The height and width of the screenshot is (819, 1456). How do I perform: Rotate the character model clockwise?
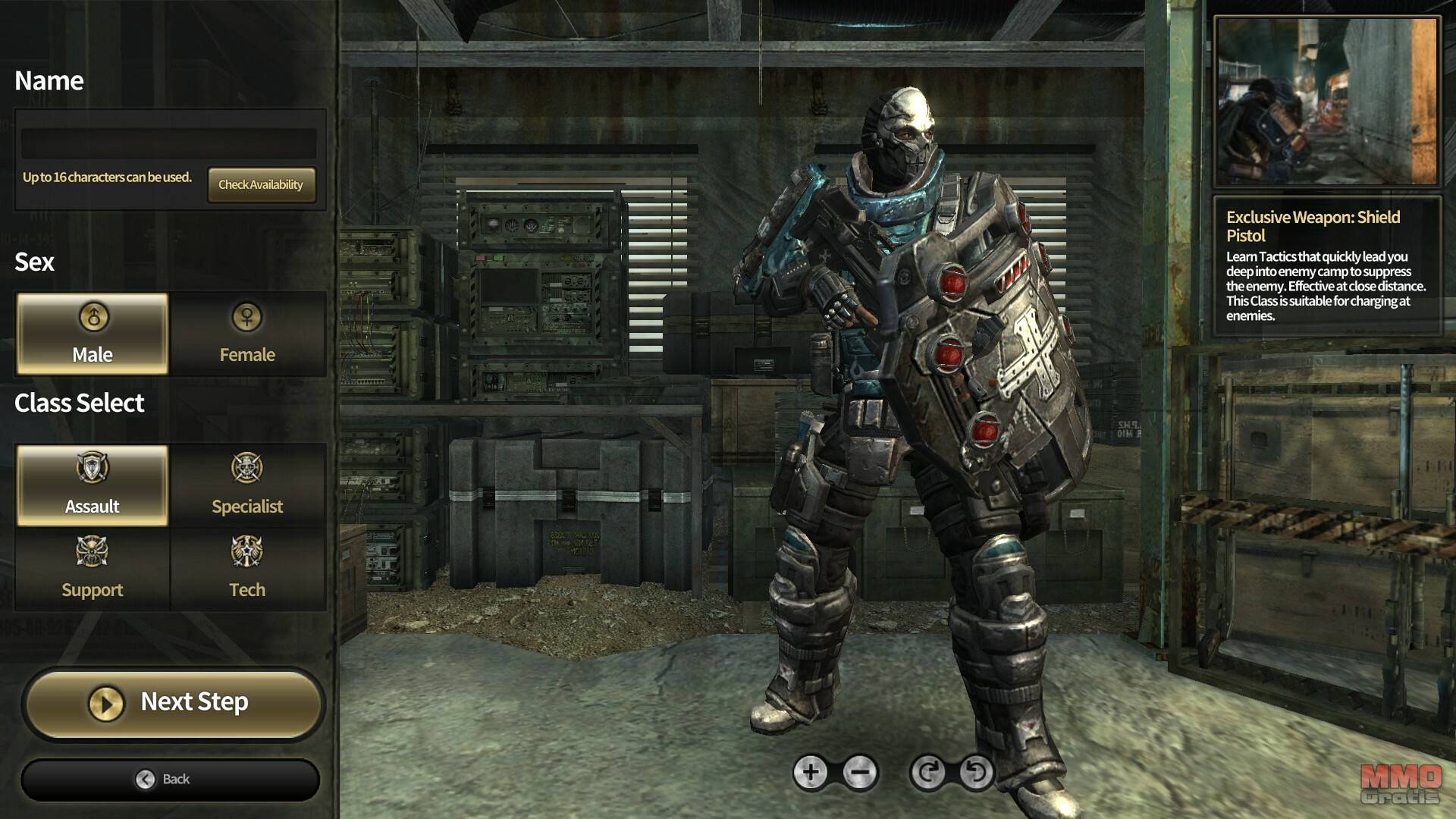(x=927, y=773)
